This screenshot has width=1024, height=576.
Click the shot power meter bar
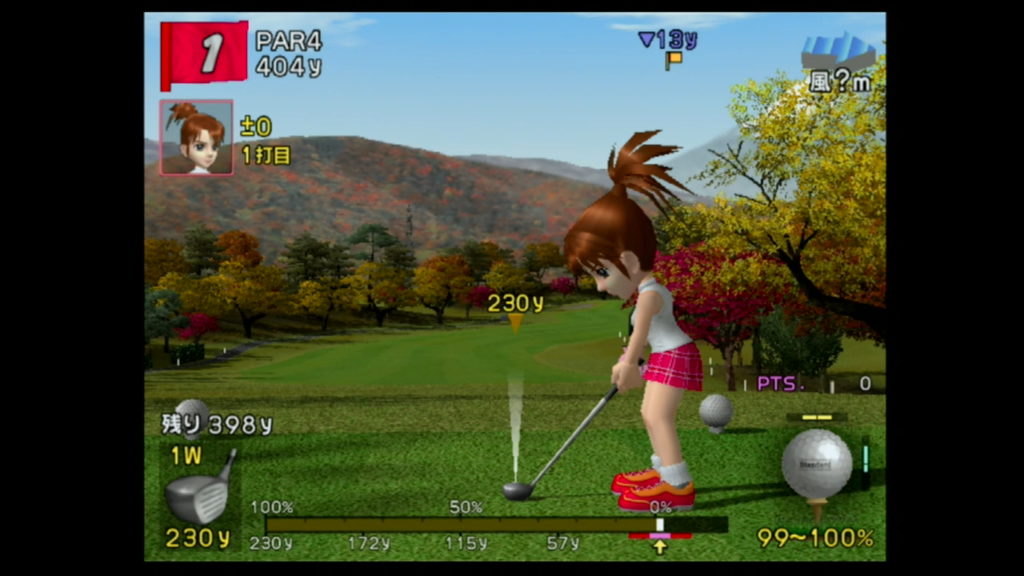coord(495,524)
